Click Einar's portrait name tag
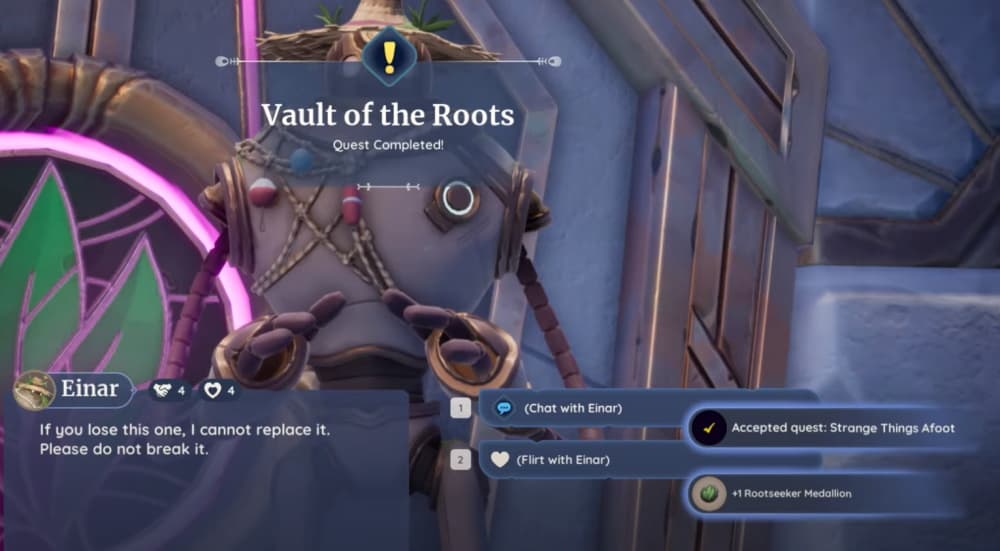Screen dimensions: 1000x551 tap(74, 389)
